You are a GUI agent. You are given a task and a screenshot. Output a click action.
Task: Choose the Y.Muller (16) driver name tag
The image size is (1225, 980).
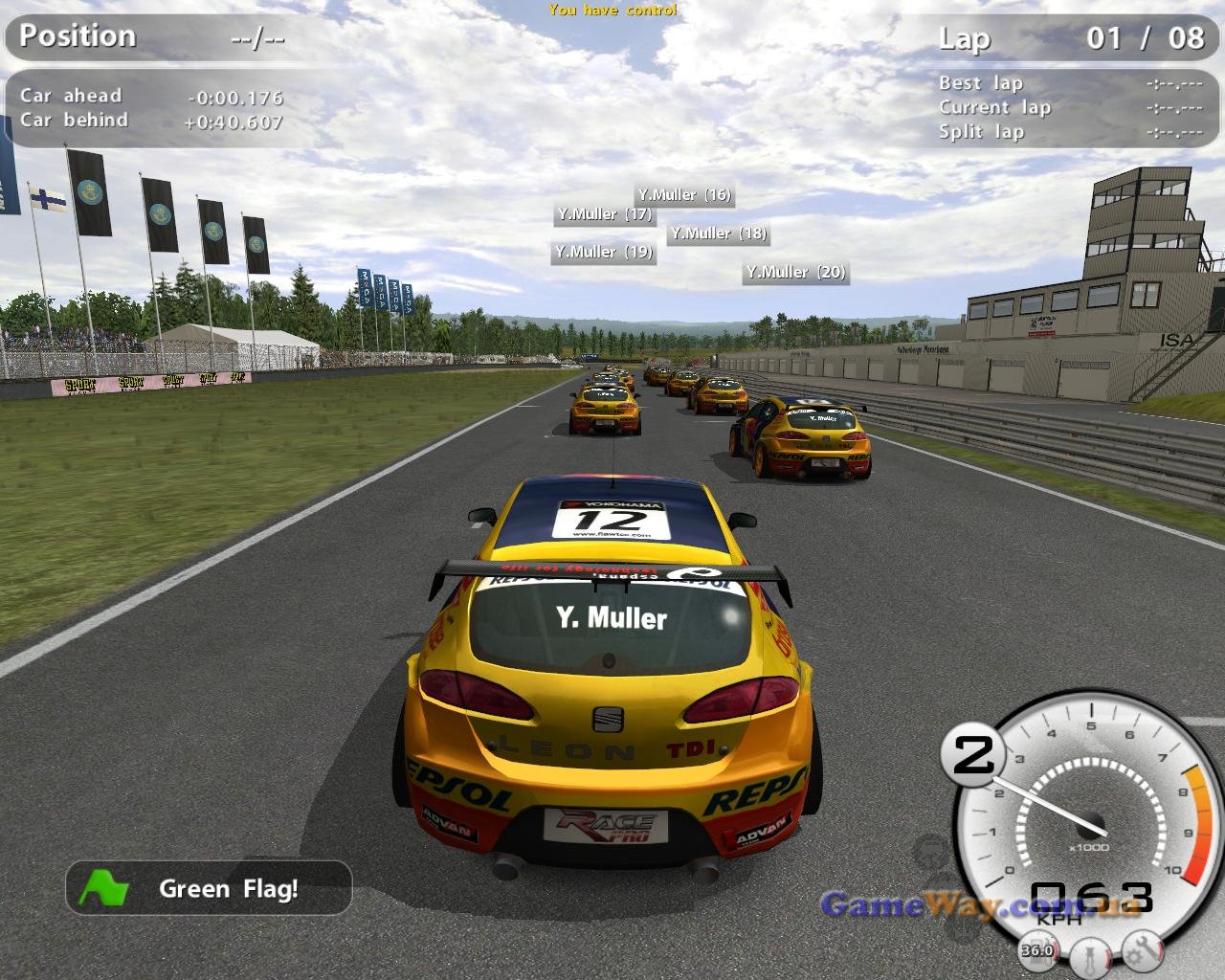tap(684, 195)
